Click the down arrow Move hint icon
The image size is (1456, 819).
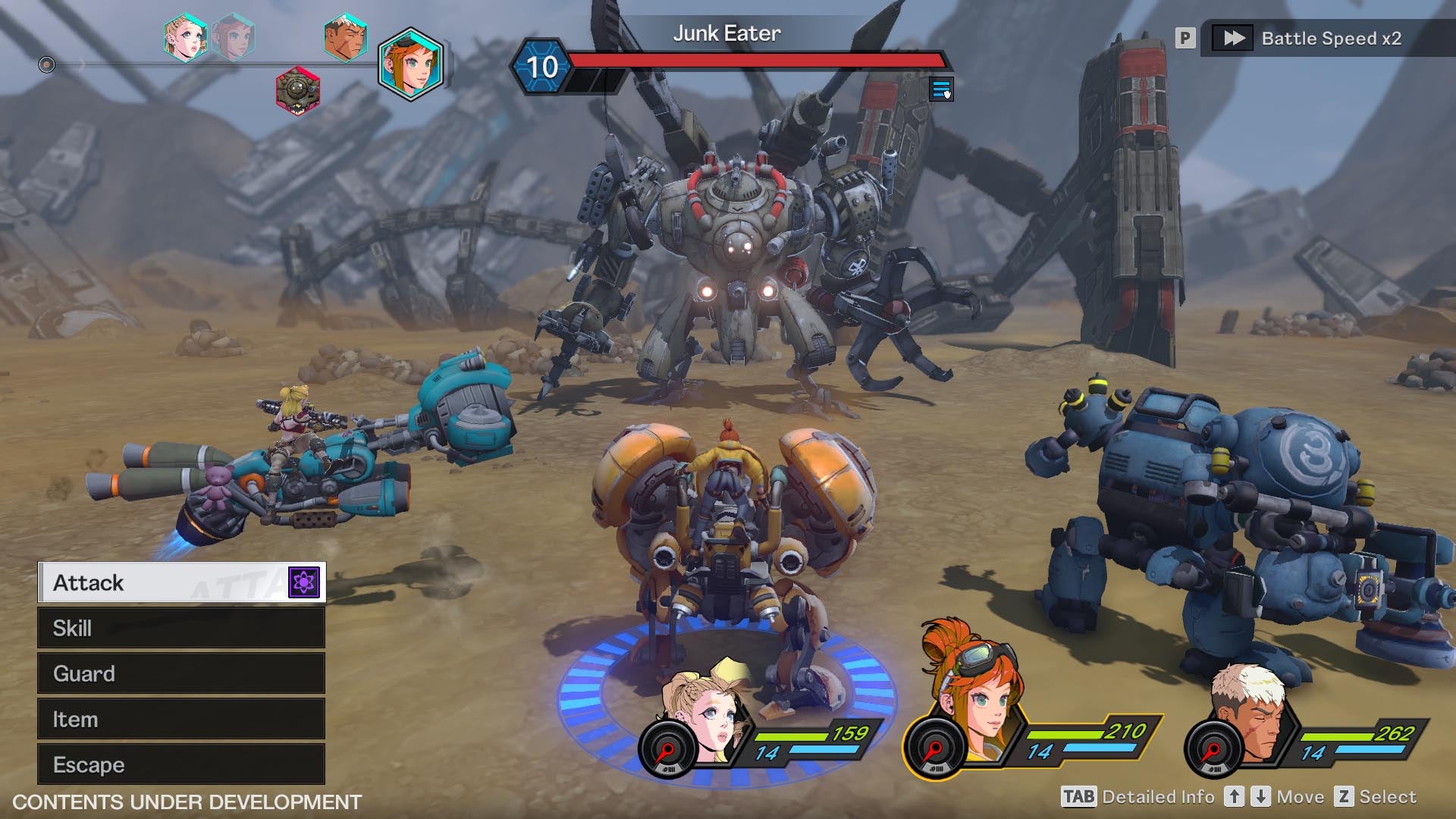coord(1262,797)
